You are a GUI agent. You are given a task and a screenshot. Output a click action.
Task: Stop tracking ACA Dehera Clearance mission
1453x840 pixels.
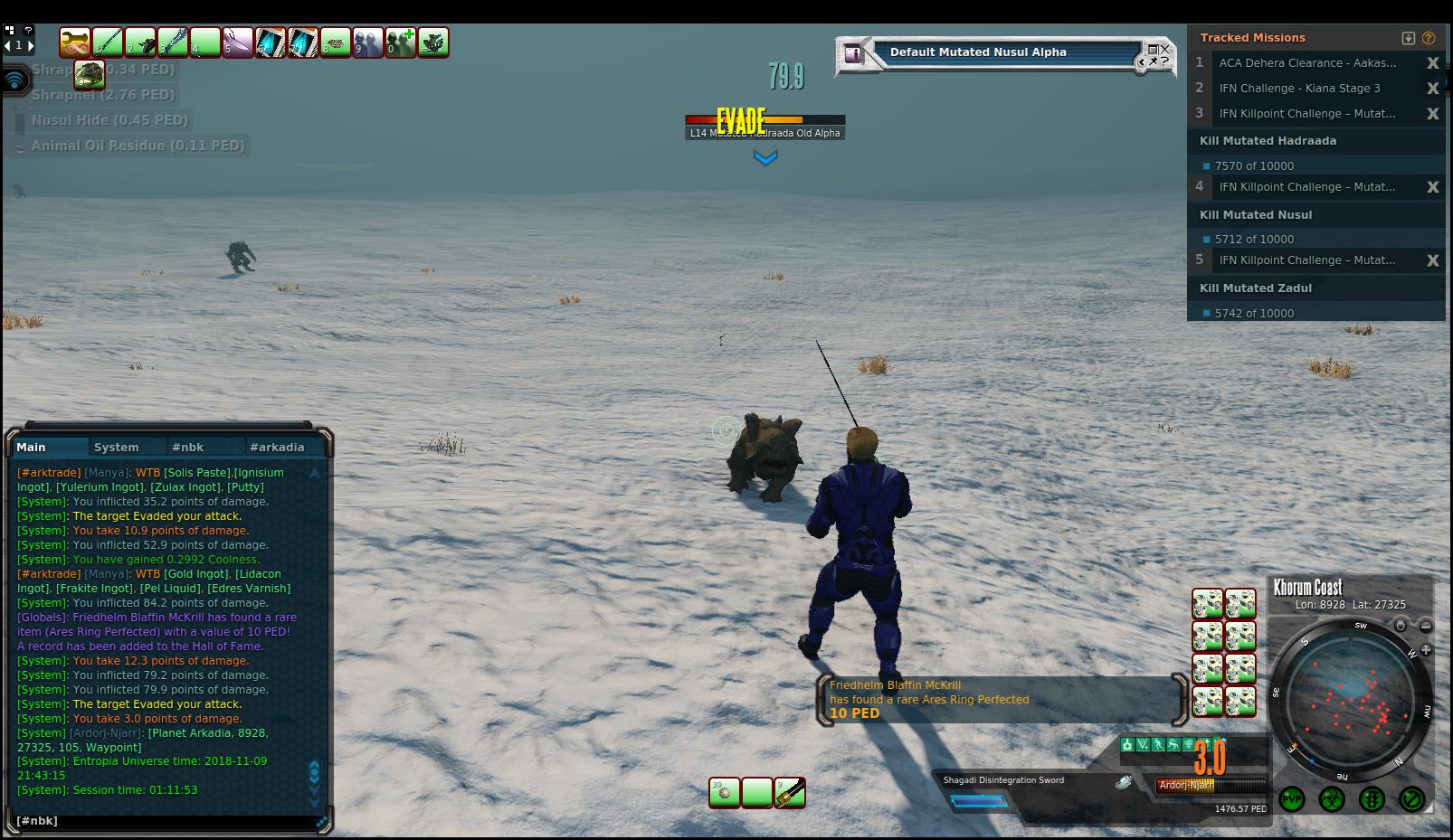pos(1432,63)
